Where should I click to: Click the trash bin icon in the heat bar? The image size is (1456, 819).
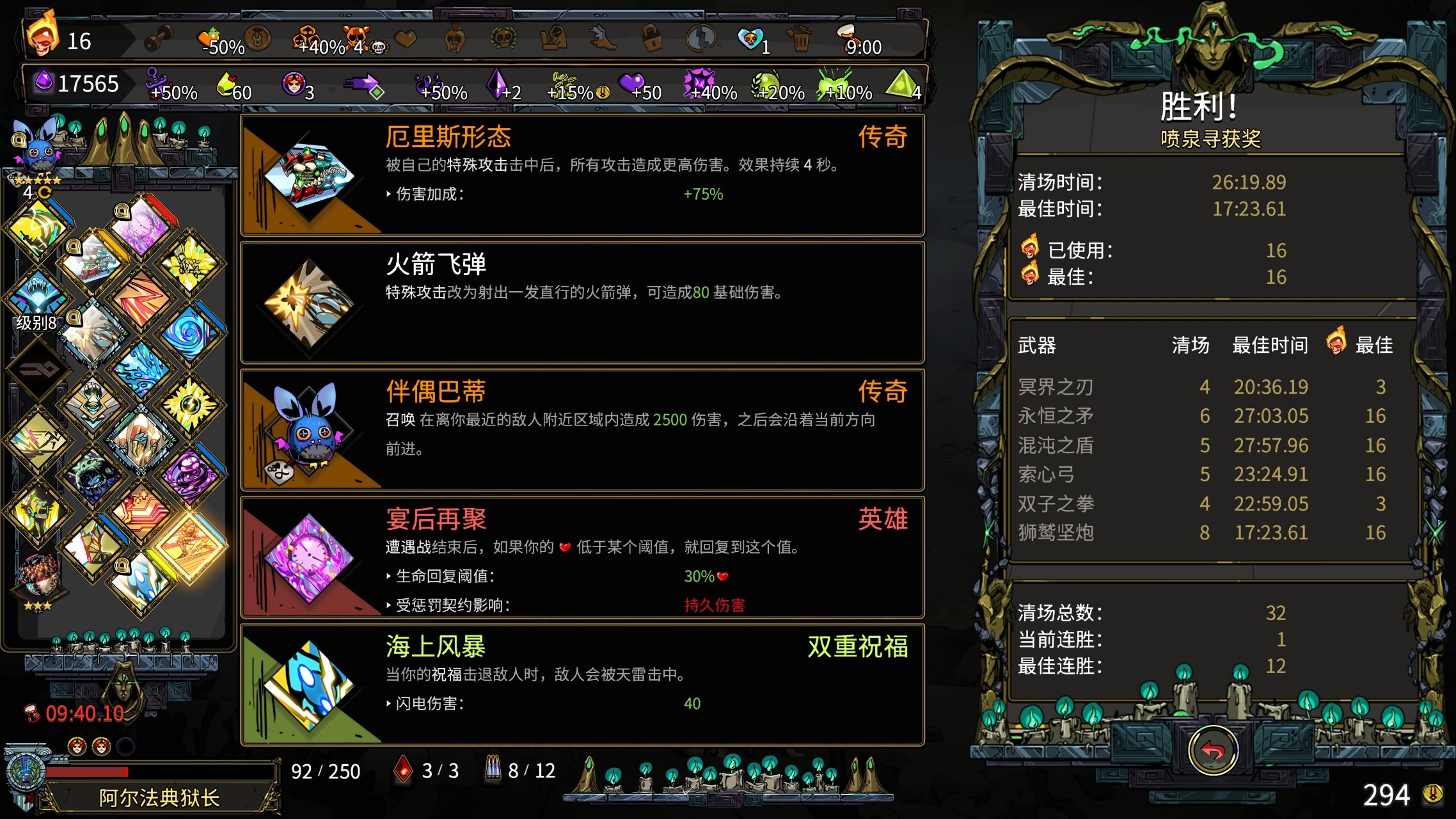[x=798, y=40]
